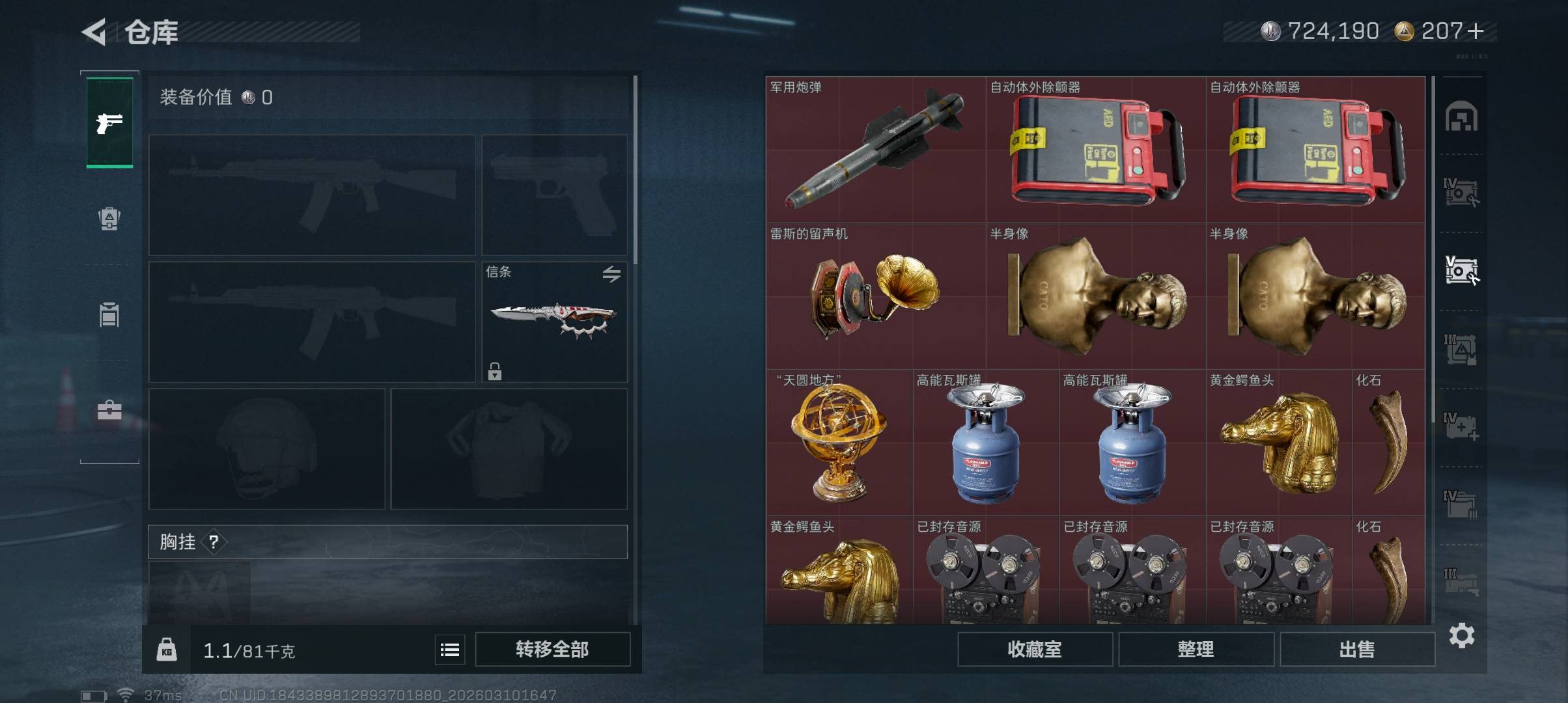Open the 收藏室 collection room
The width and height of the screenshot is (1568, 703).
click(x=1035, y=650)
